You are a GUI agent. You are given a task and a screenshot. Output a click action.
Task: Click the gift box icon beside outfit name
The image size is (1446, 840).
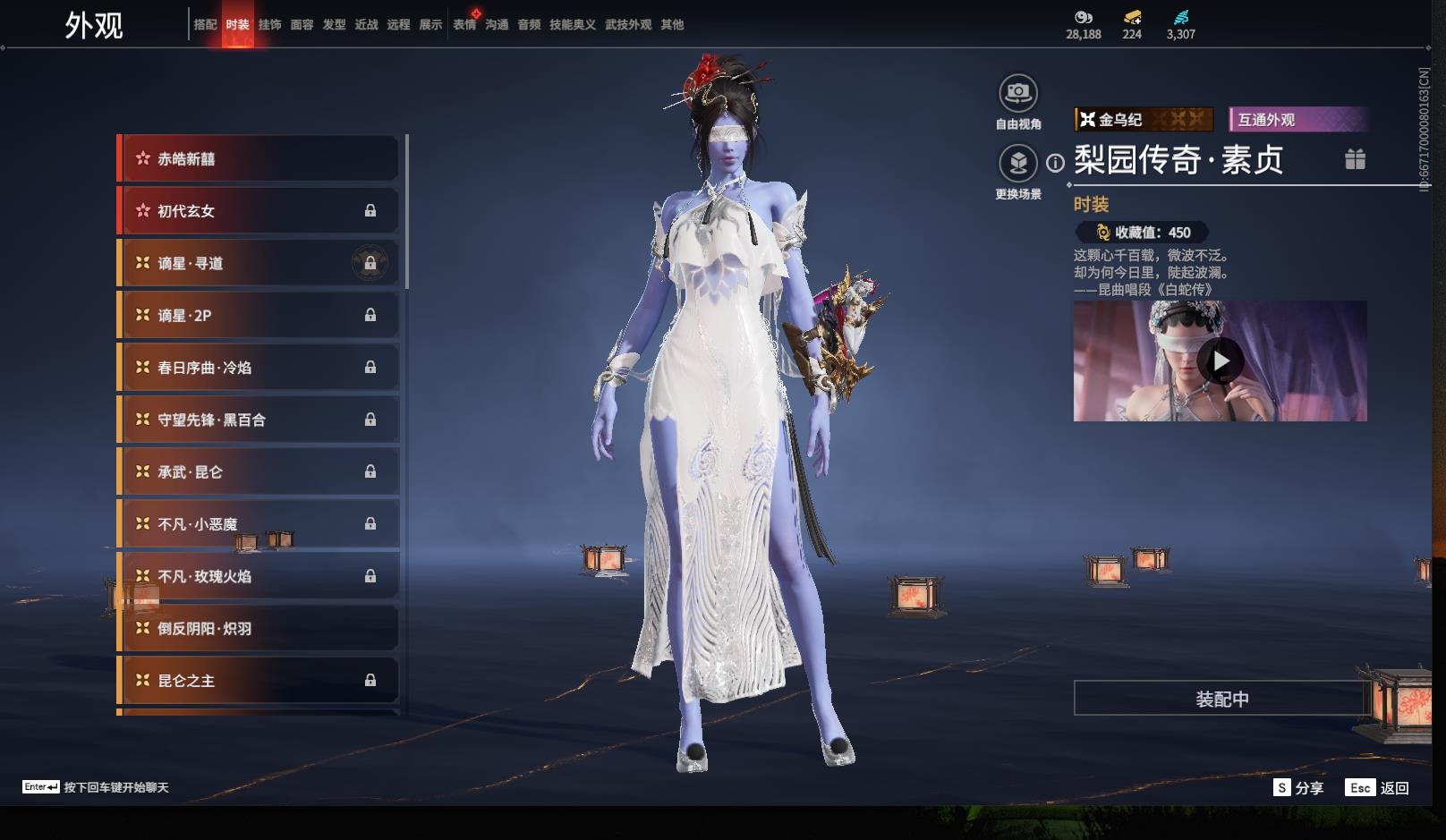(x=1355, y=159)
